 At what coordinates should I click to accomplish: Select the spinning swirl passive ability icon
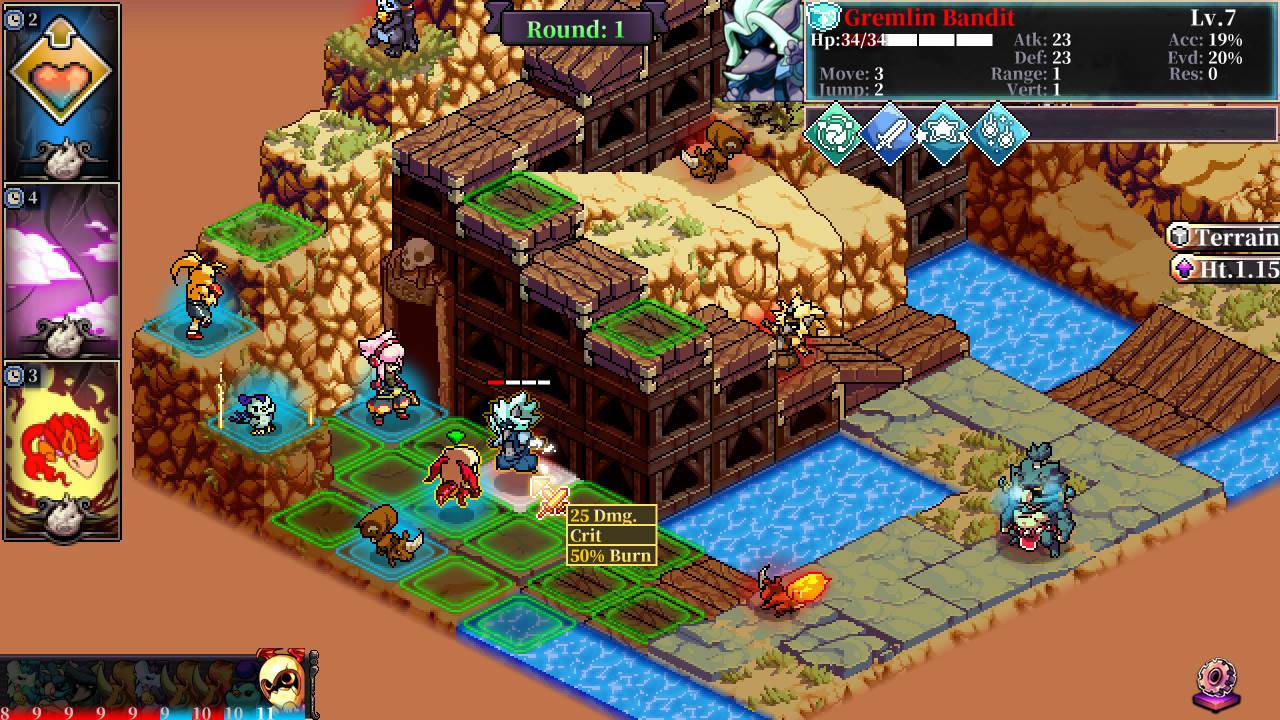[835, 133]
